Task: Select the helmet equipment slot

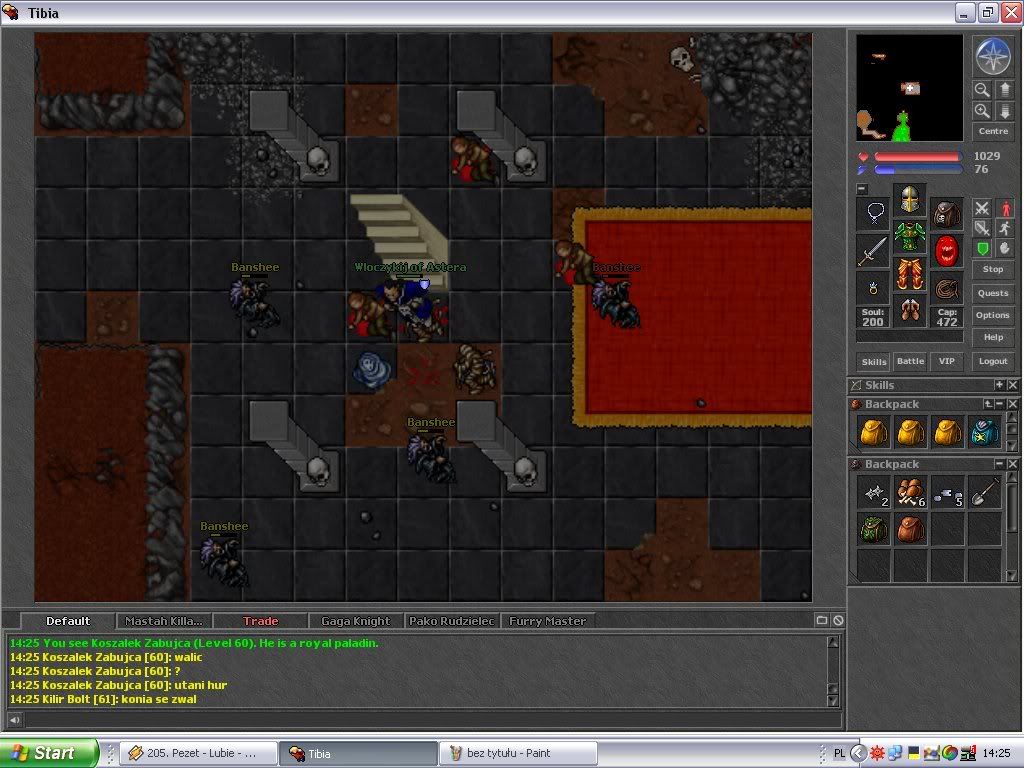Action: coord(909,200)
